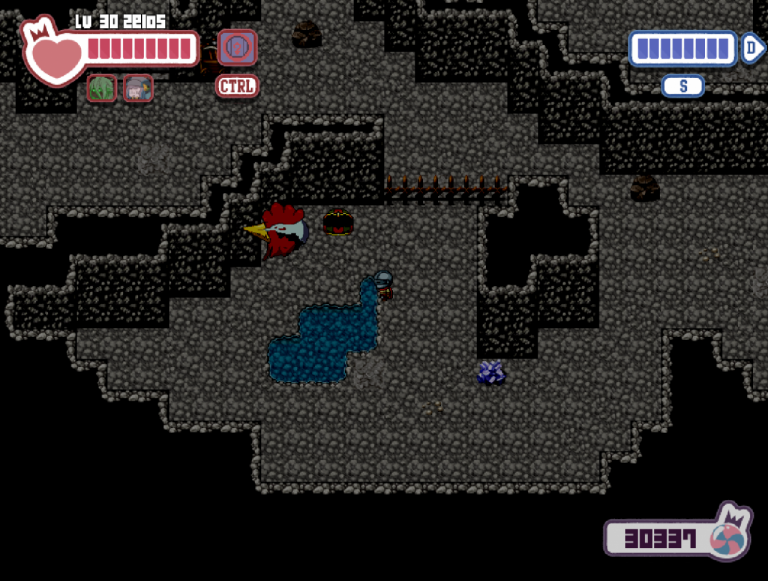Select the gray-haired character portrait icon
Viewport: 768px width, 581px height.
point(138,88)
